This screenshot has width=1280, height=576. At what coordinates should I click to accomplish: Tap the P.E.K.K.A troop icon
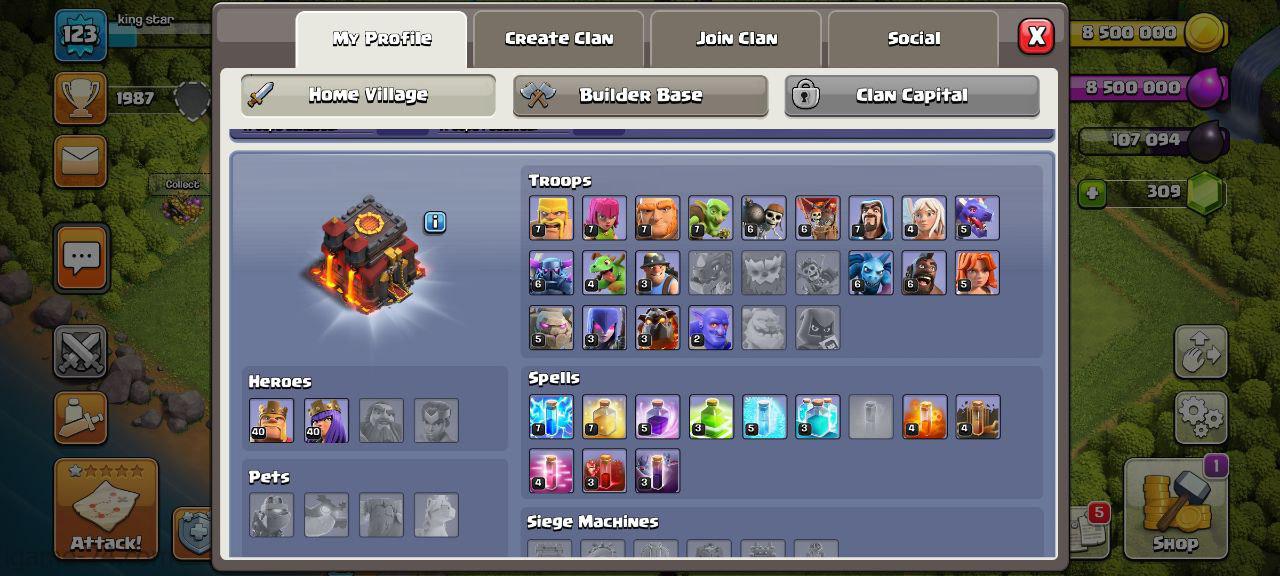pyautogui.click(x=551, y=273)
